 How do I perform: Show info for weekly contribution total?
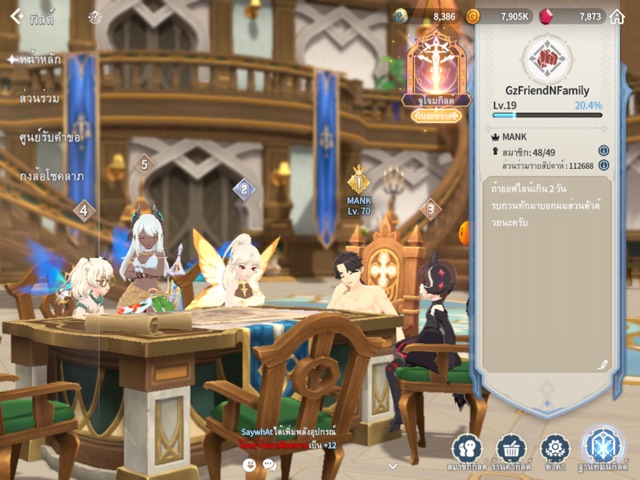tap(603, 165)
